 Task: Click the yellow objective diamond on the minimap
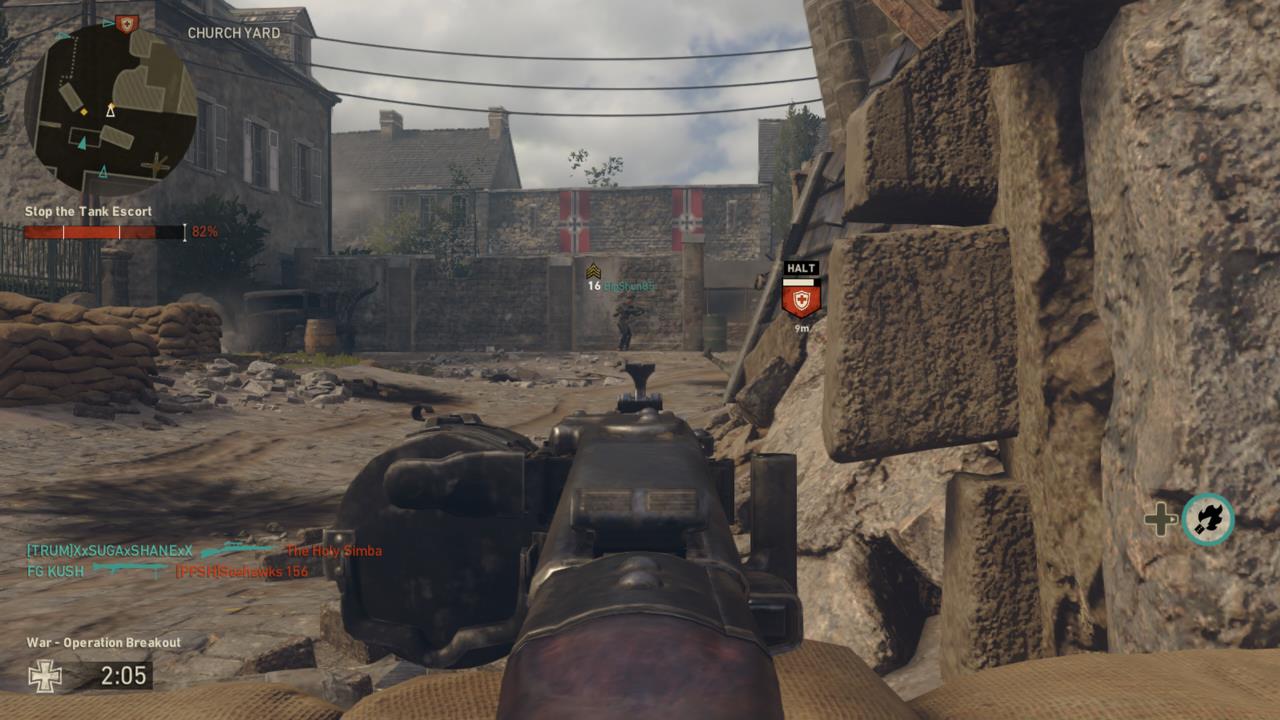84,111
